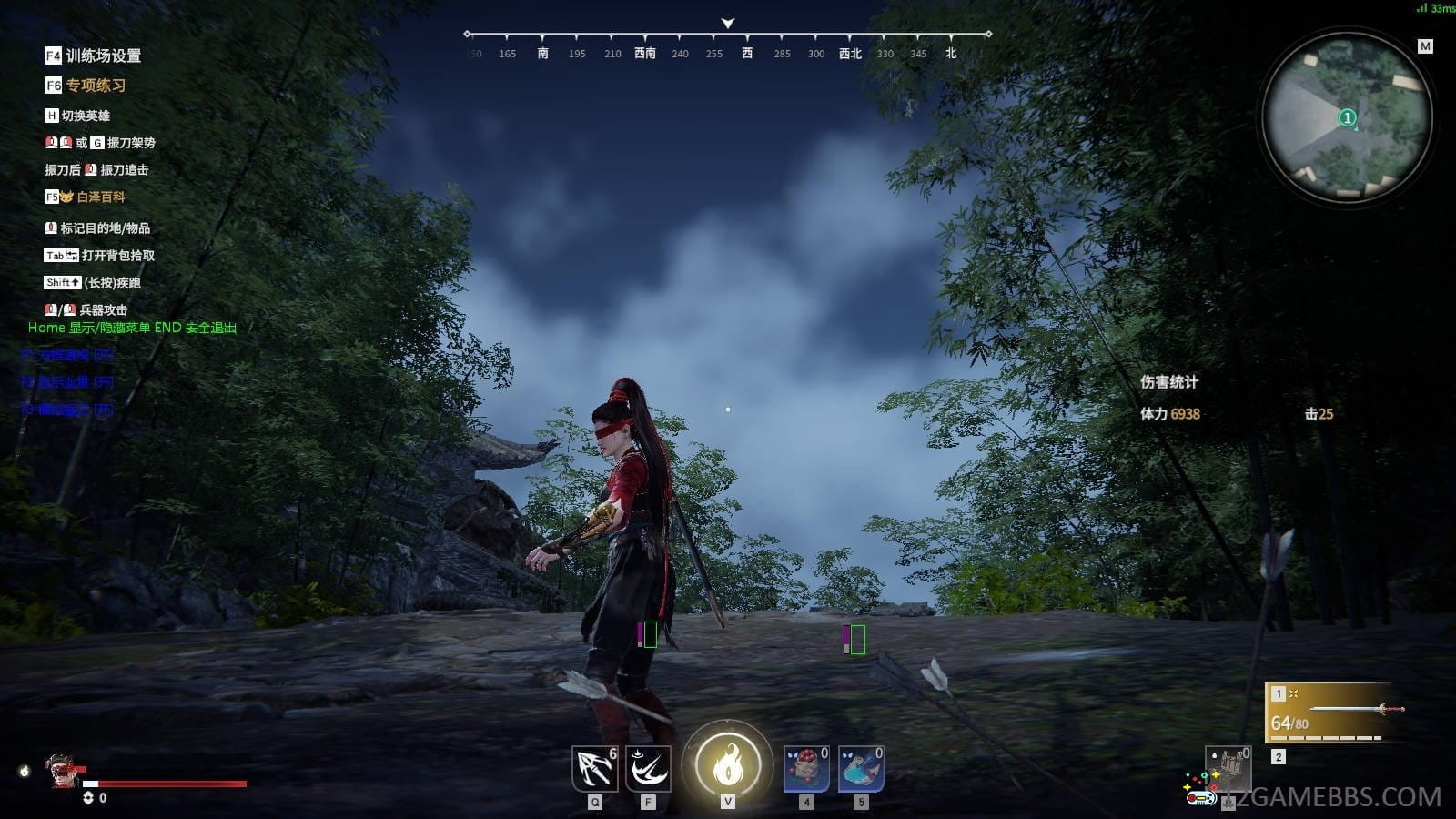The height and width of the screenshot is (819, 1456).
Task: Click the hero portrait avatar
Action: coord(62,770)
